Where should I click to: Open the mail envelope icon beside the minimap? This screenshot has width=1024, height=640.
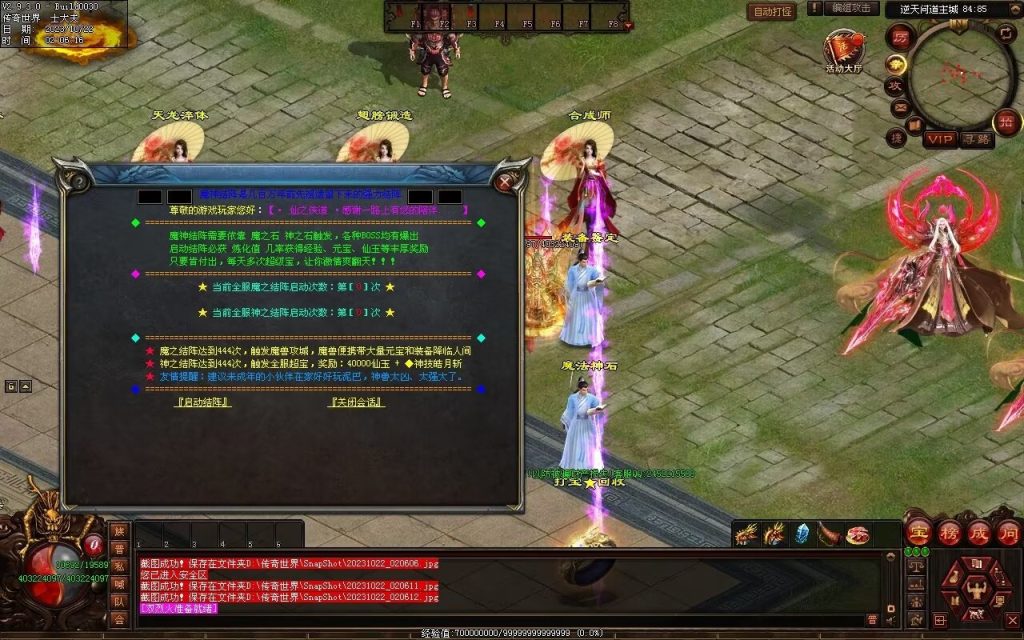pyautogui.click(x=899, y=107)
